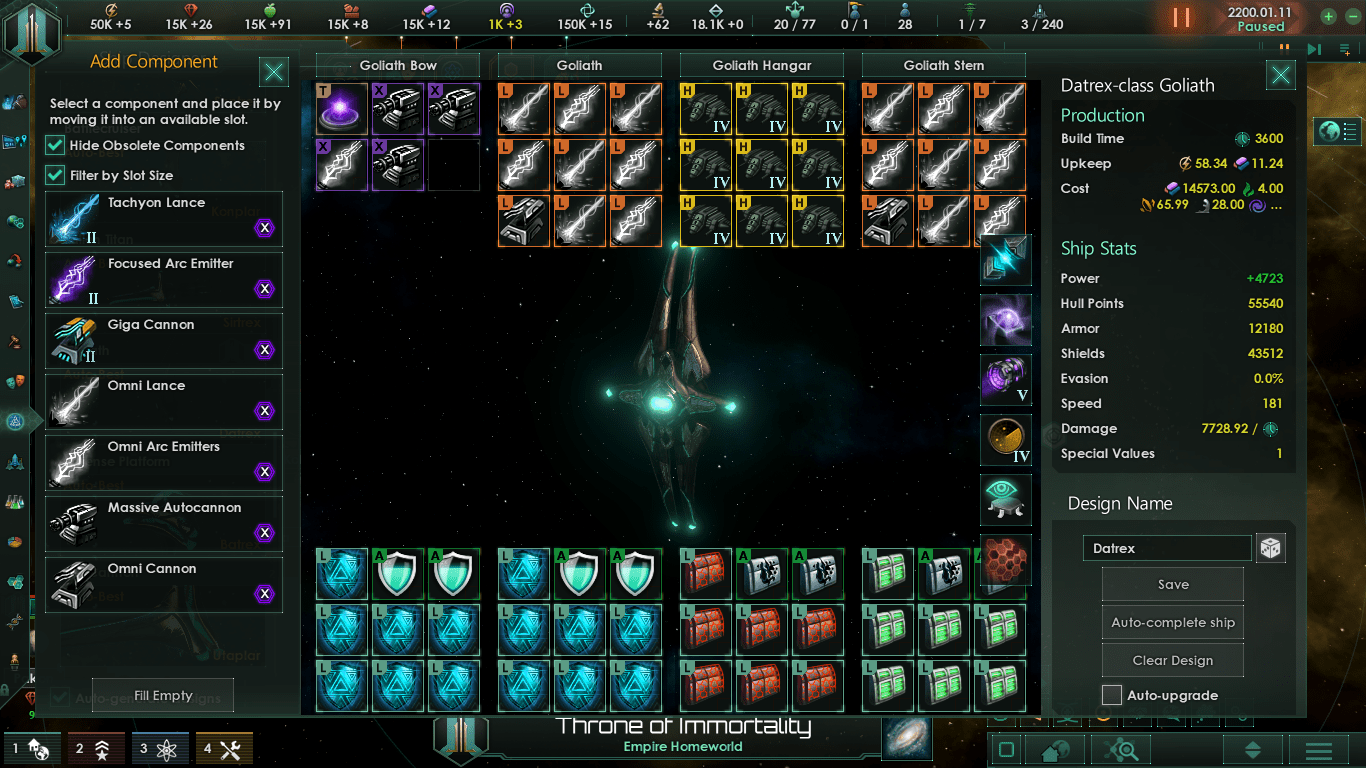
Task: Pick the Giga Cannon component
Action: tap(164, 340)
